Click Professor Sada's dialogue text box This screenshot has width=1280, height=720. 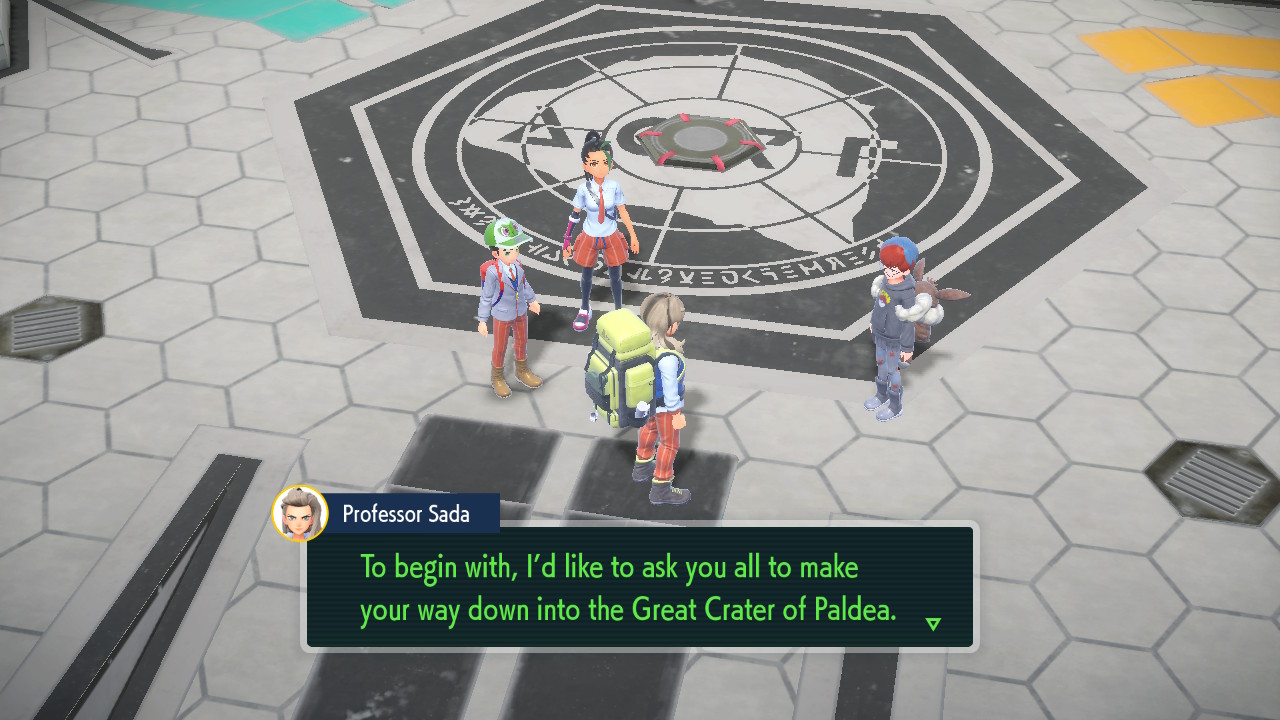click(640, 587)
